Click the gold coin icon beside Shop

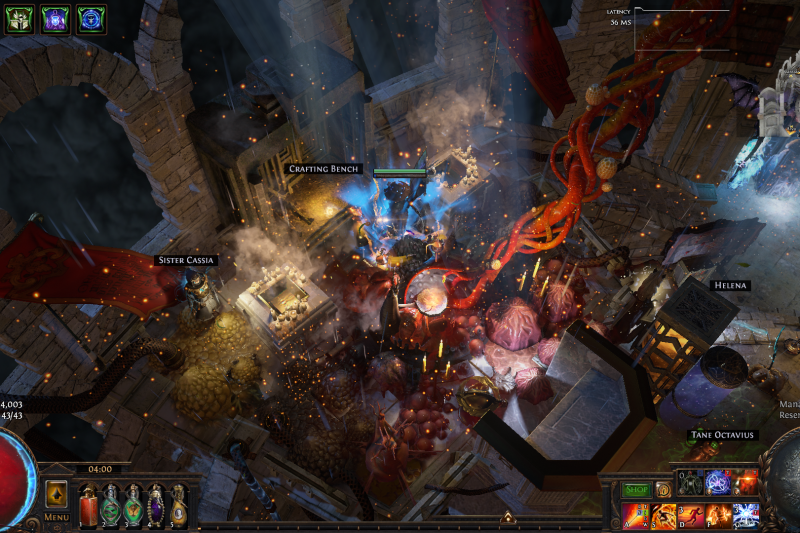tap(662, 490)
